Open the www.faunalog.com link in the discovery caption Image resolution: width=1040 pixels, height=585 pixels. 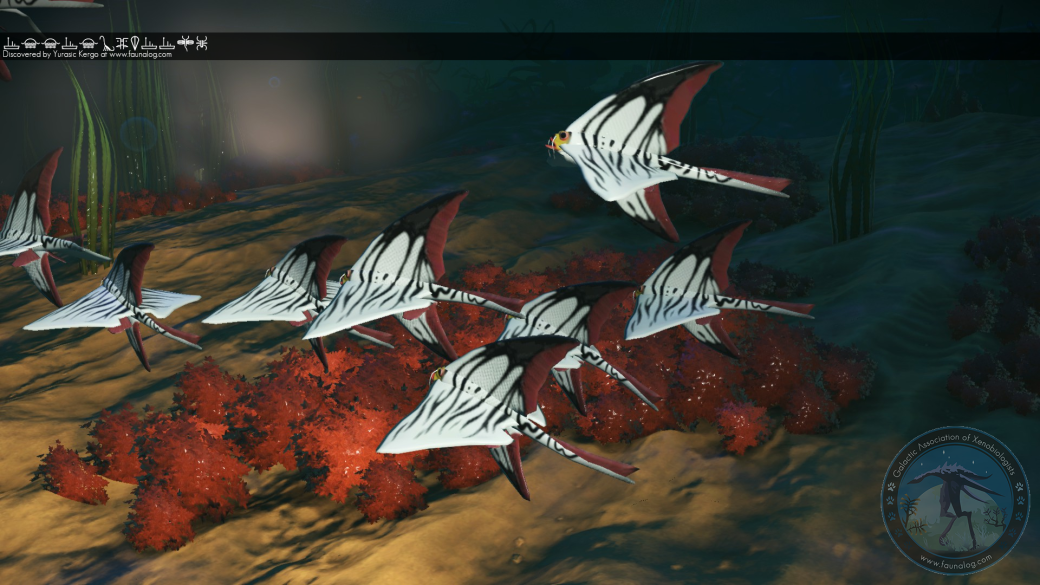tap(140, 55)
